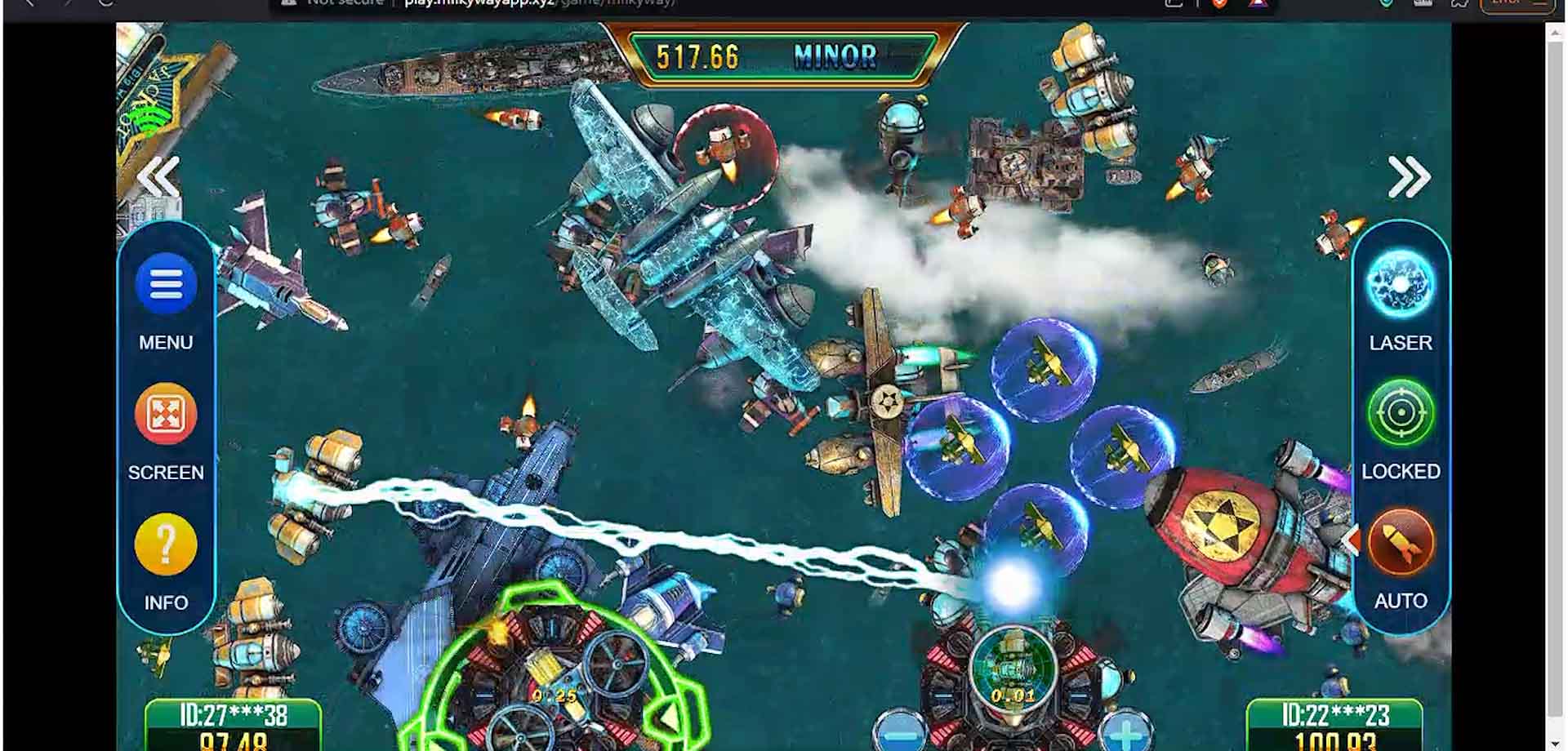
Task: Show the INFO help panel
Action: 166,544
